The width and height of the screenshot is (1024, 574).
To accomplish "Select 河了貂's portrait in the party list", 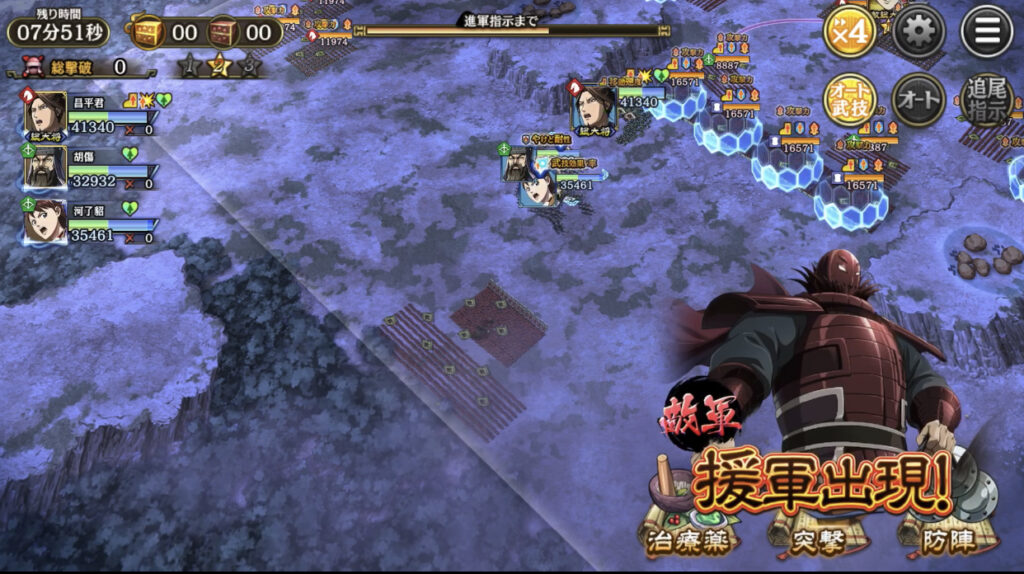I will click(x=45, y=221).
